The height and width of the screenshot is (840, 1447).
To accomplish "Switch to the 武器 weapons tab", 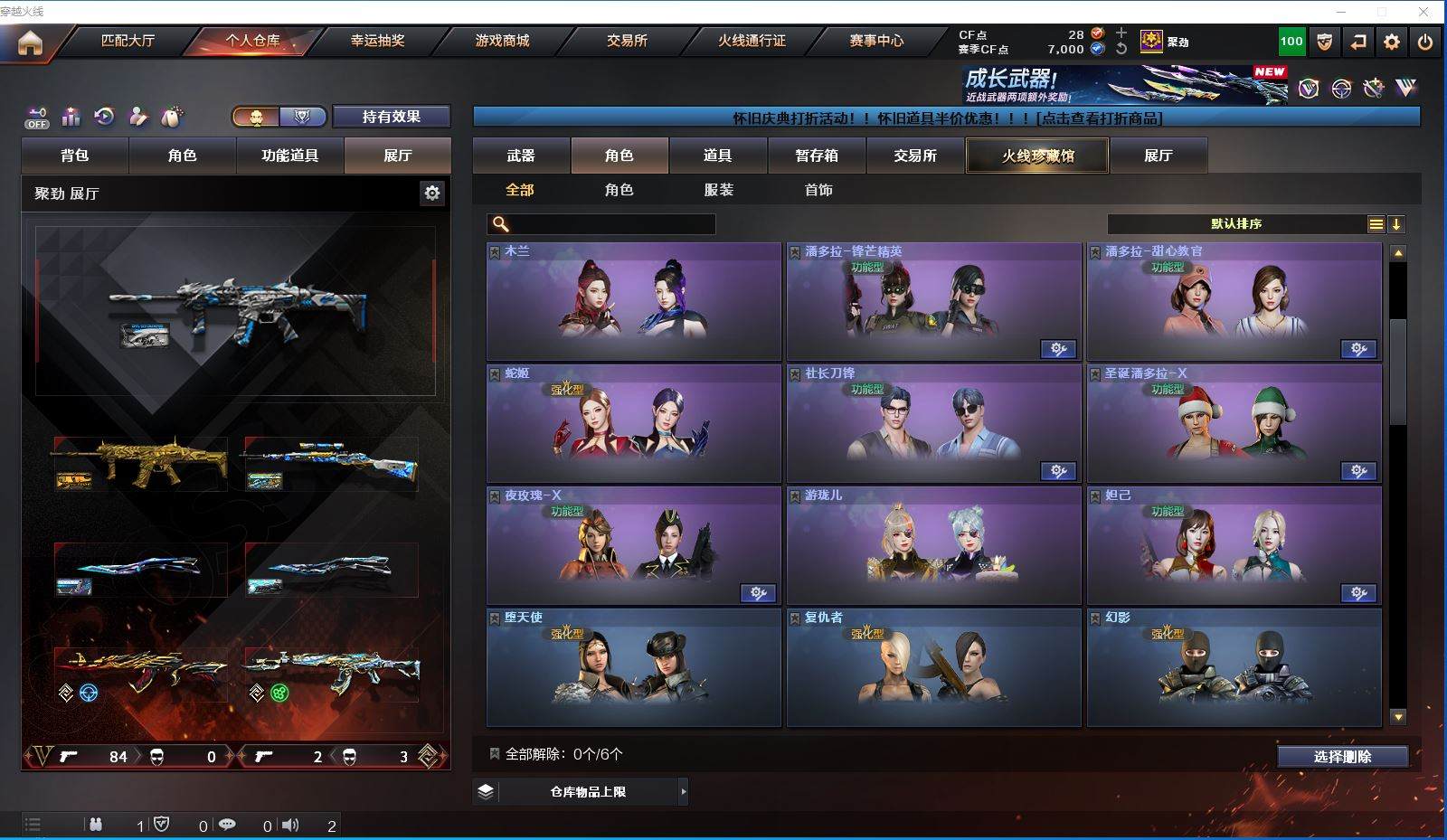I will (521, 156).
